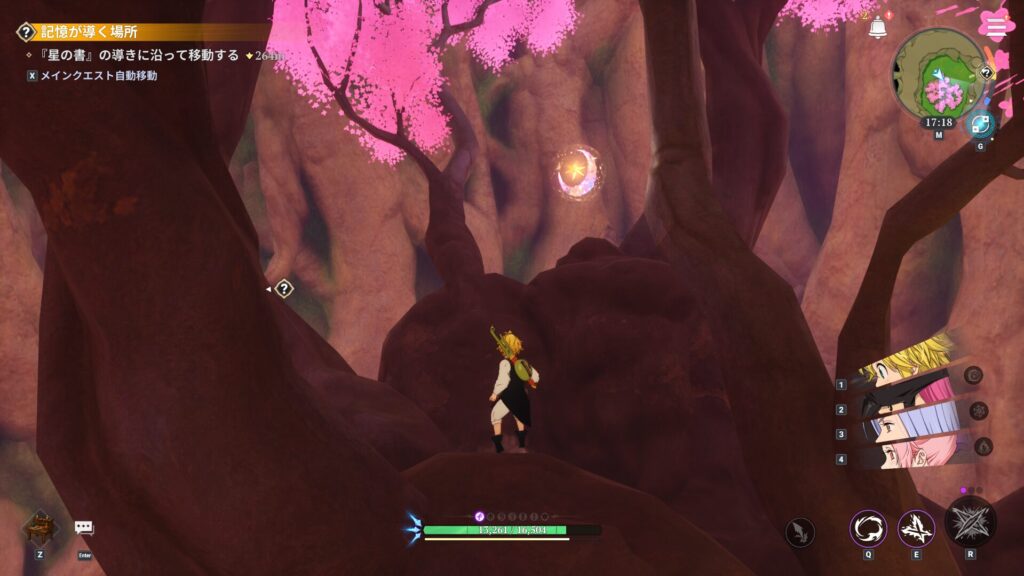
Task: Start メインクエスト自動移動 auto-move
Action: pos(92,75)
